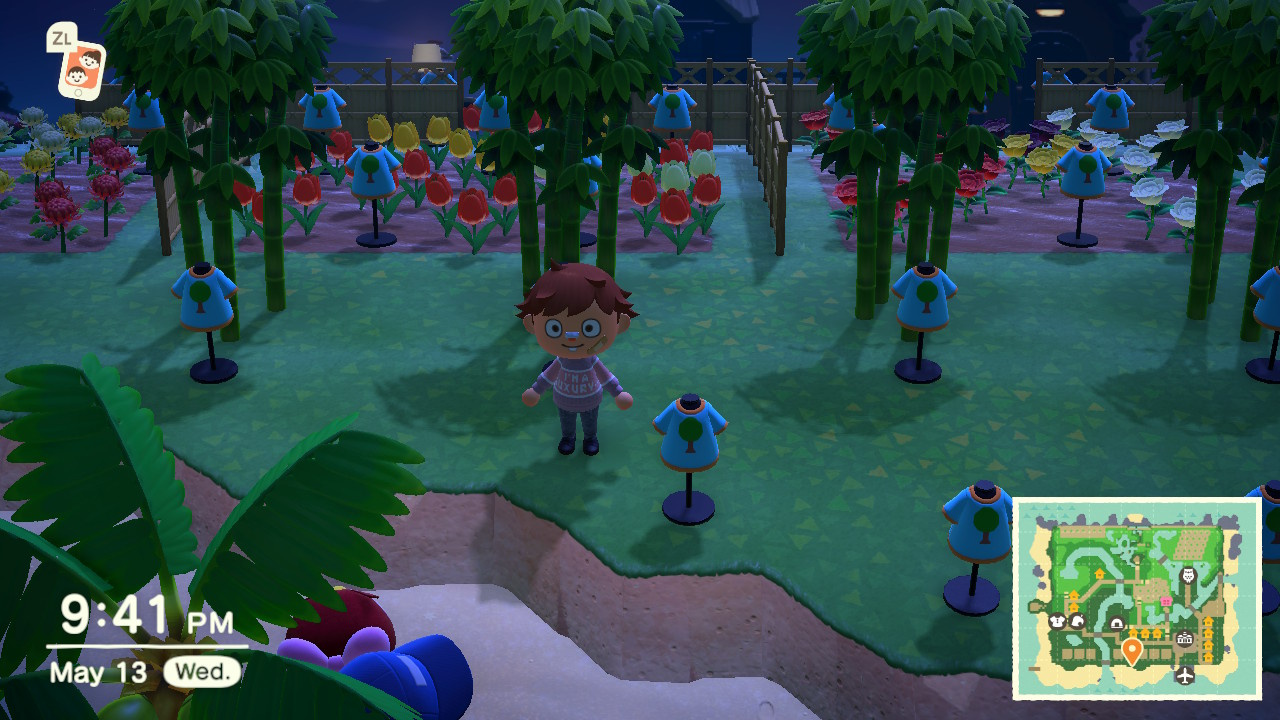
Task: Select the museum owl marker on the minimap
Action: coord(1188,575)
